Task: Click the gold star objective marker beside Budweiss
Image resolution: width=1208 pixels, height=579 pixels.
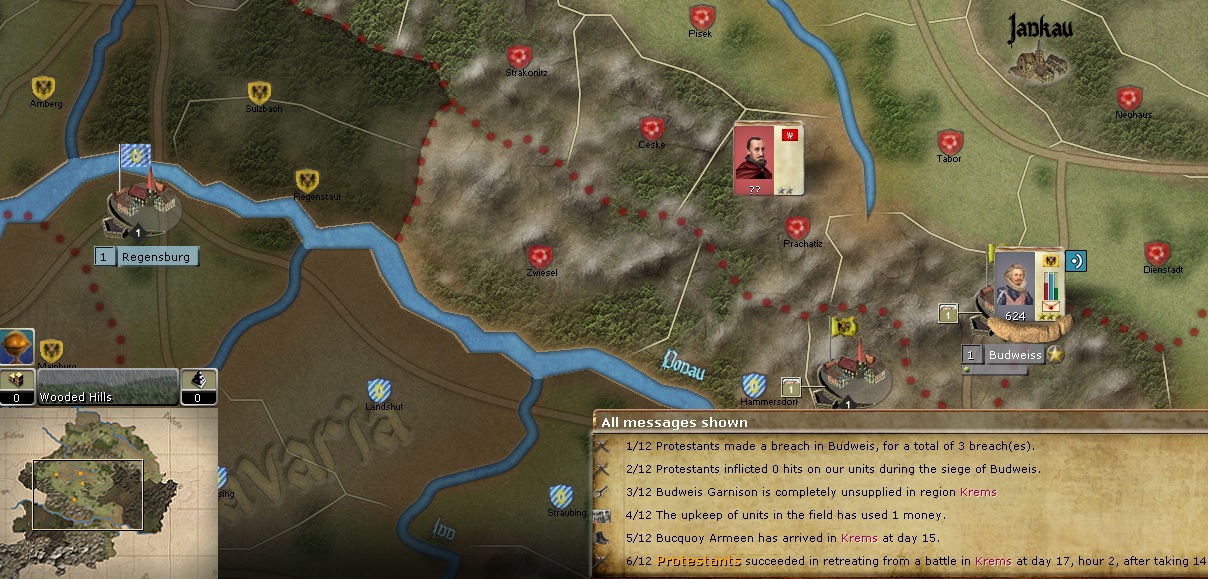Action: (1055, 355)
